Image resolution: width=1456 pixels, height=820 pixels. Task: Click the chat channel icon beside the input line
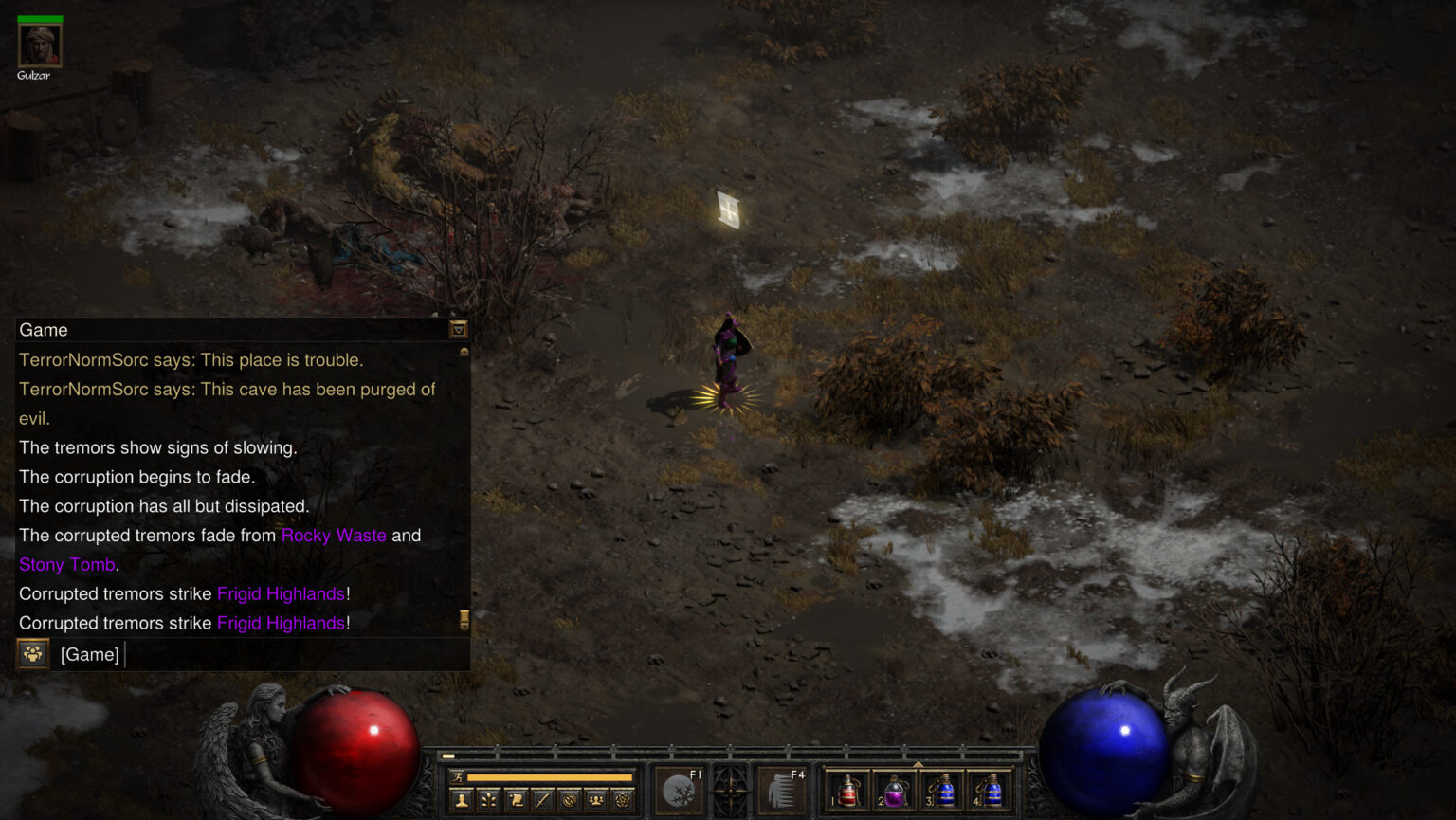point(31,654)
